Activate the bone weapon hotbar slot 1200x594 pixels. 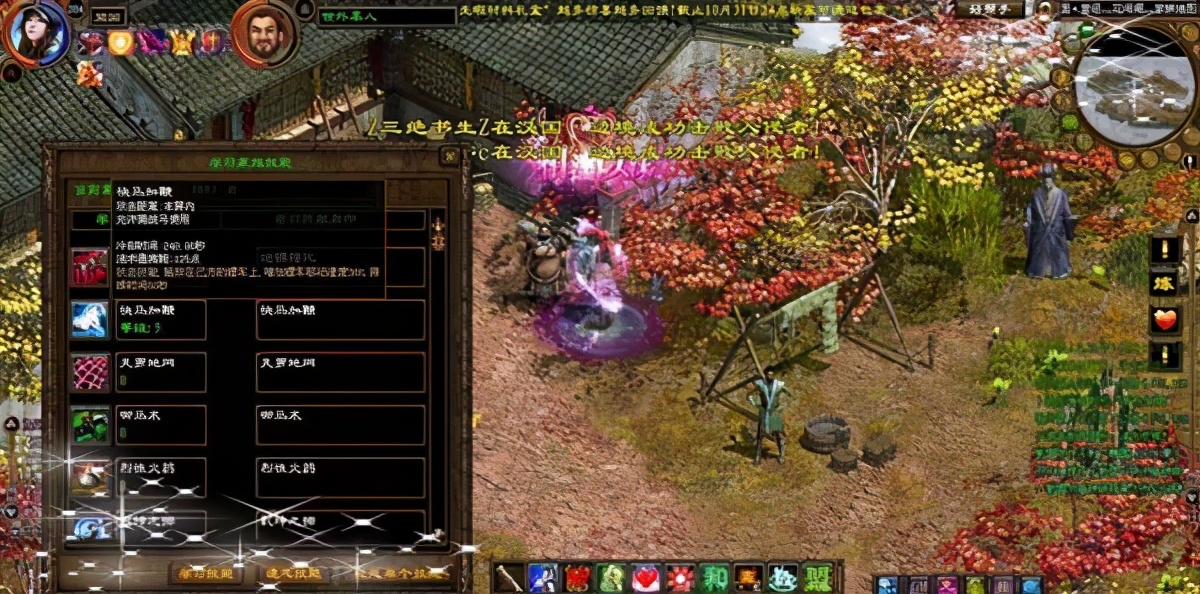(509, 578)
